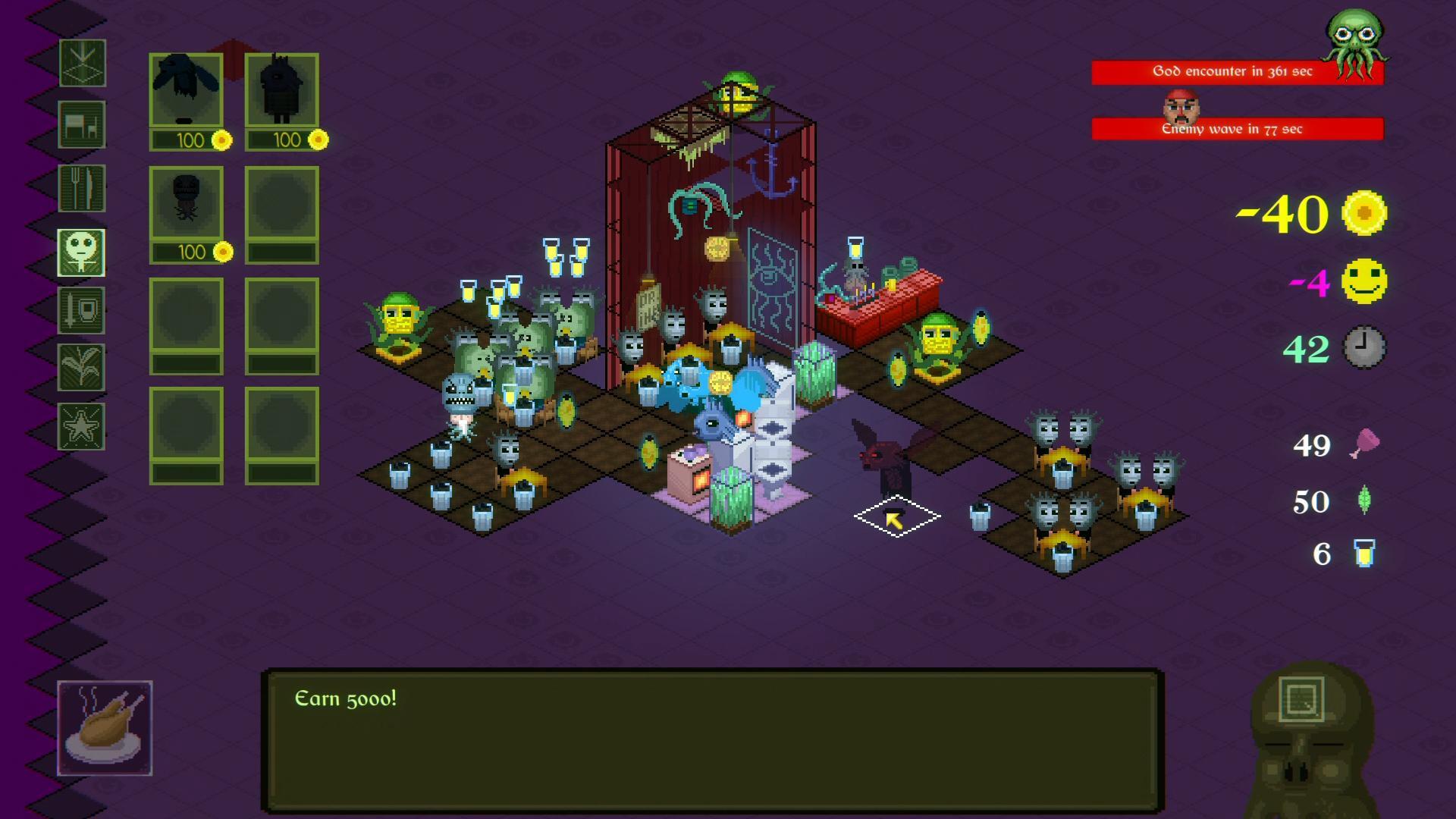Image resolution: width=1456 pixels, height=819 pixels.
Task: Open the sword weapons category
Action: 81,311
